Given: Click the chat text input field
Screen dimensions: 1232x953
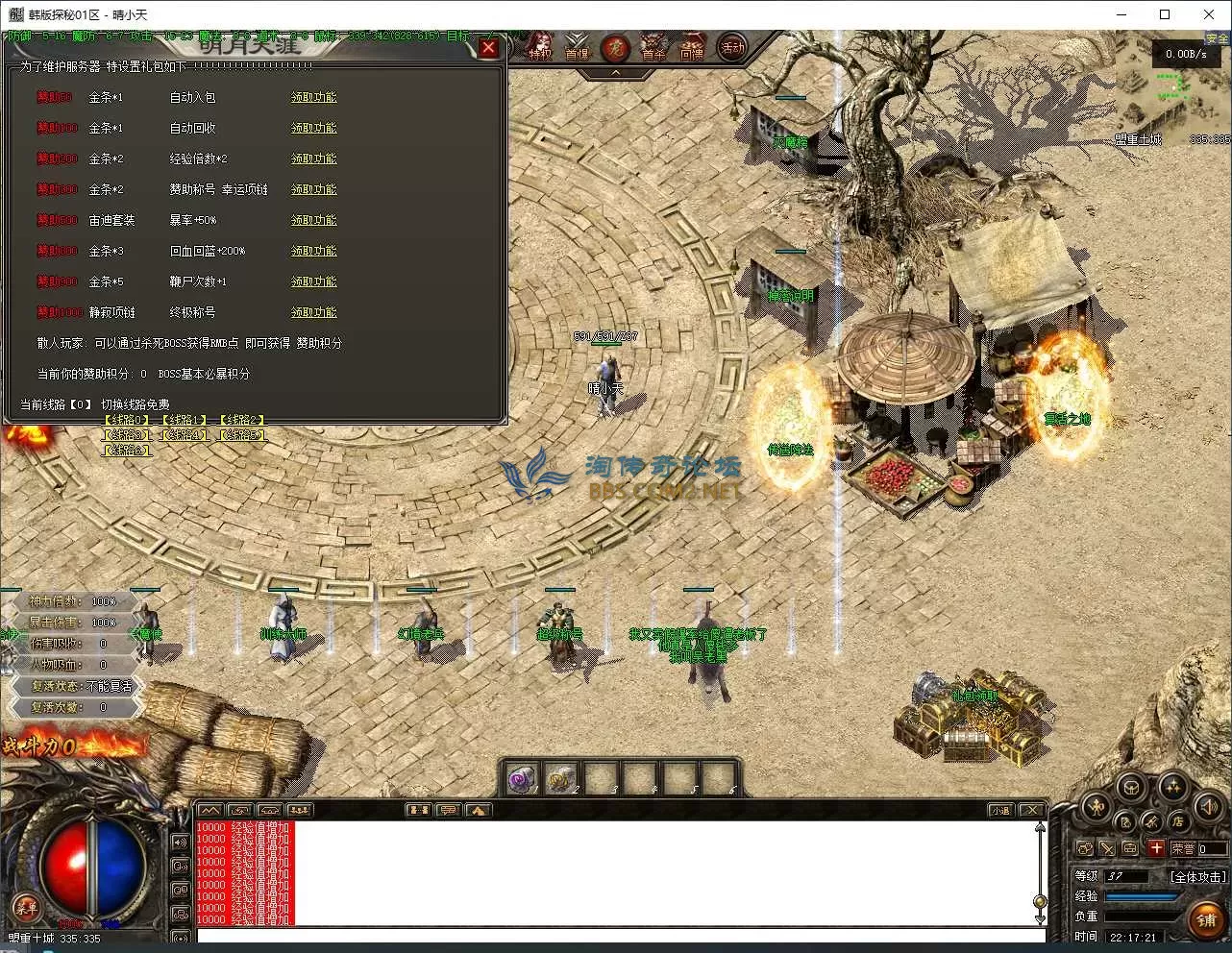Looking at the screenshot, I should click(615, 936).
